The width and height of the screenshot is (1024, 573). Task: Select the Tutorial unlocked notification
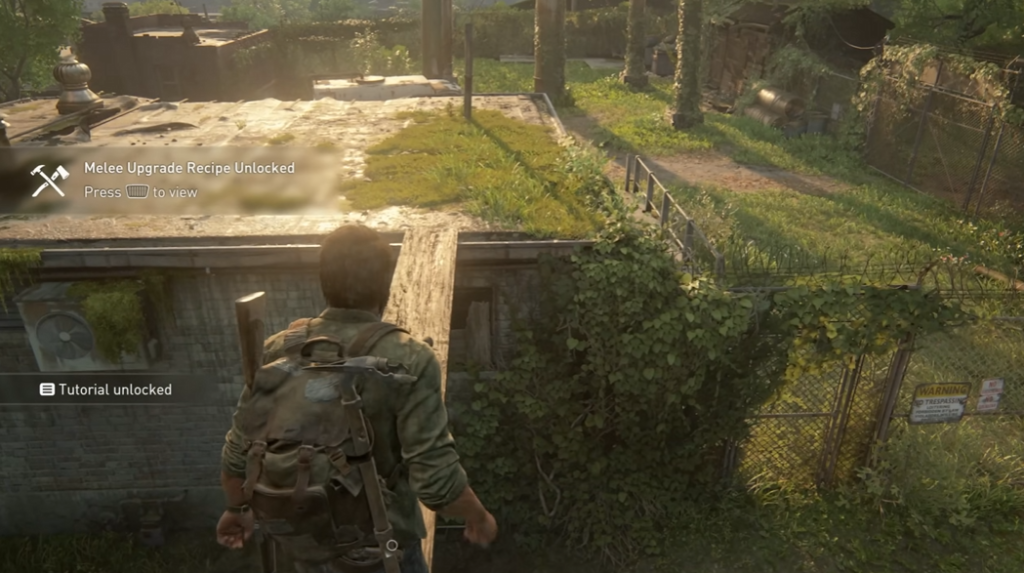click(106, 389)
